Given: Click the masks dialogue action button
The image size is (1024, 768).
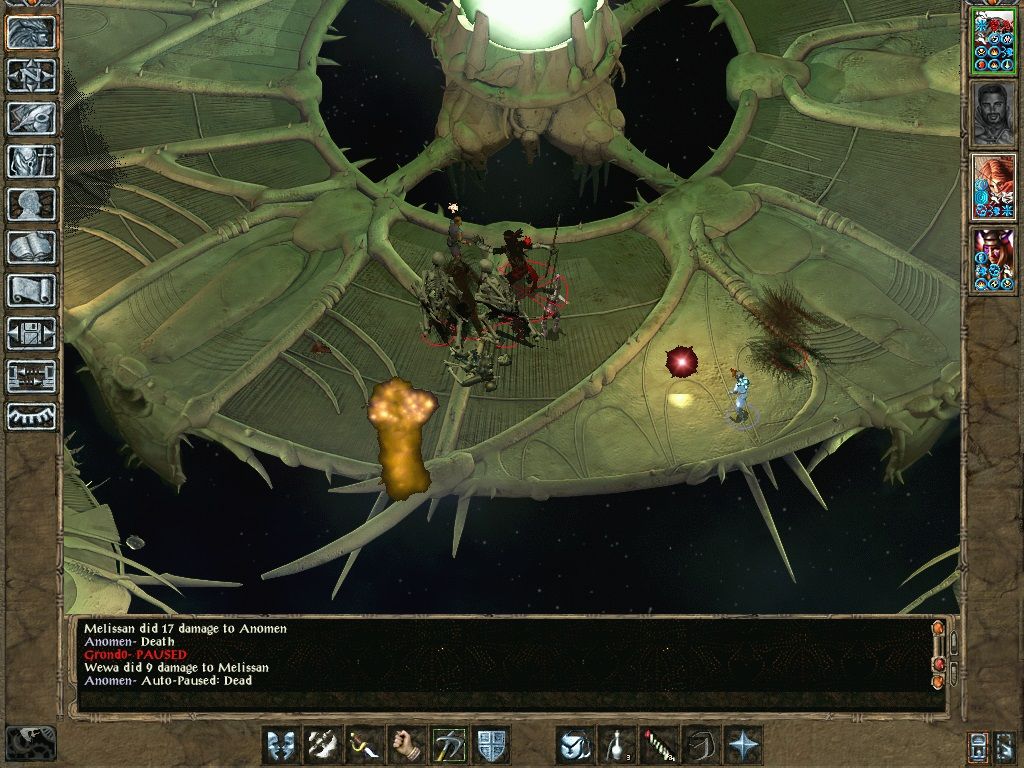Looking at the screenshot, I should 281,745.
